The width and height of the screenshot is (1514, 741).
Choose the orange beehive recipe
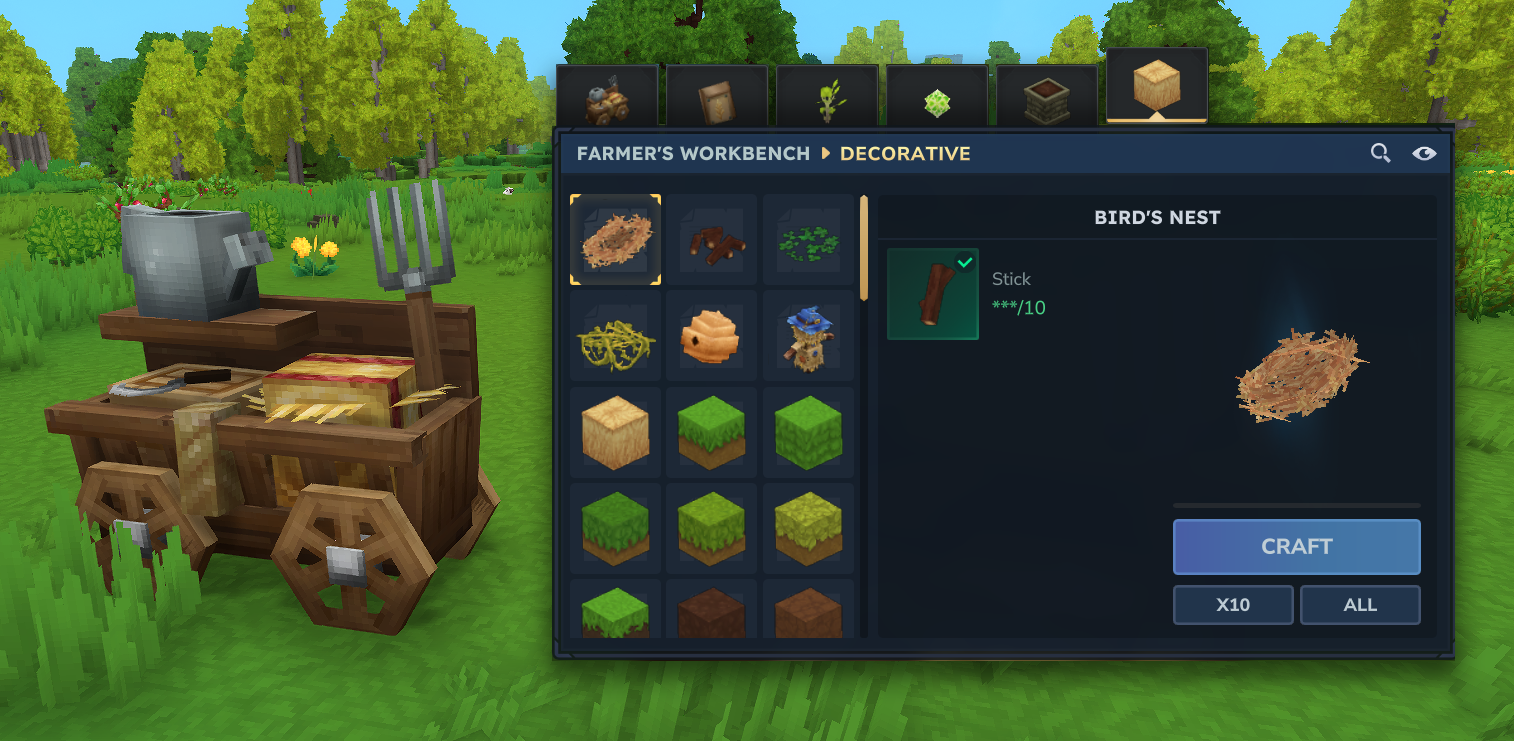click(x=712, y=336)
